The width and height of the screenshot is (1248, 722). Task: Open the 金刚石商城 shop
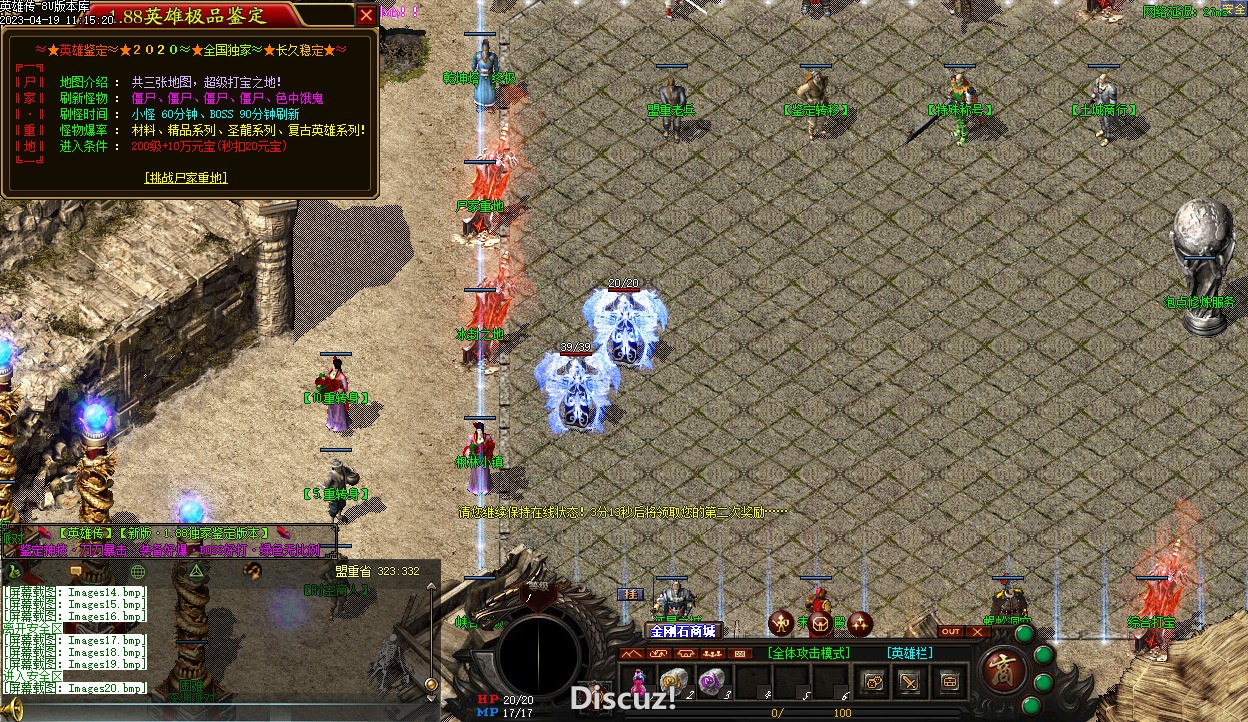683,631
